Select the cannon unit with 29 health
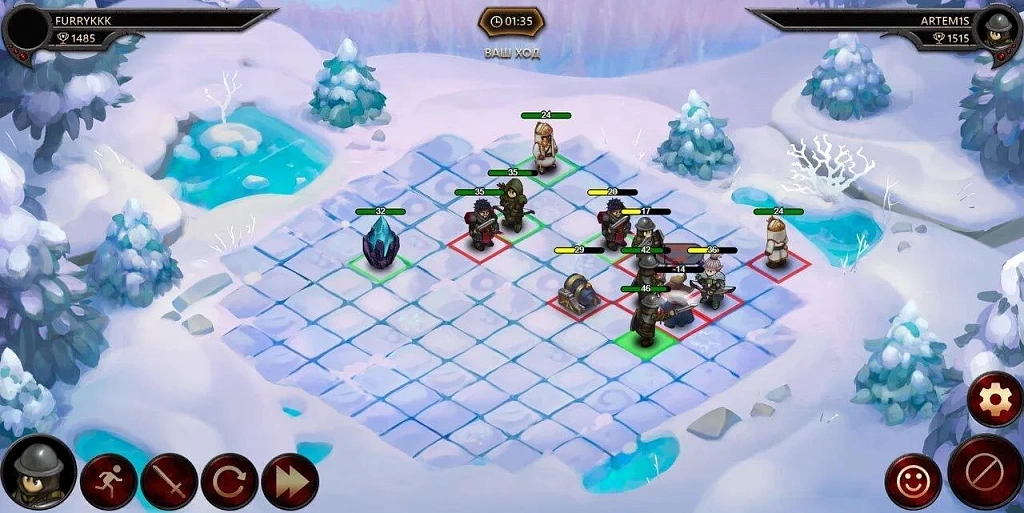Image resolution: width=1024 pixels, height=513 pixels. [578, 290]
